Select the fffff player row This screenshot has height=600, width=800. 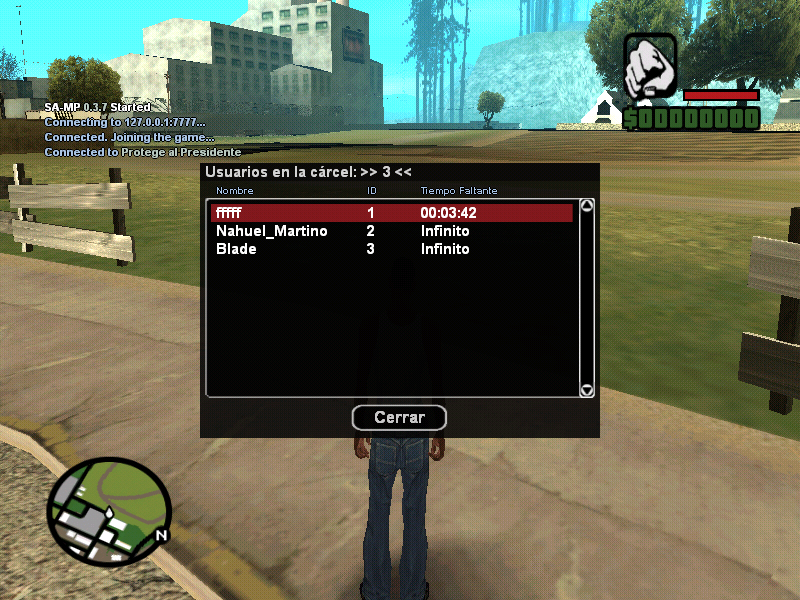click(391, 213)
